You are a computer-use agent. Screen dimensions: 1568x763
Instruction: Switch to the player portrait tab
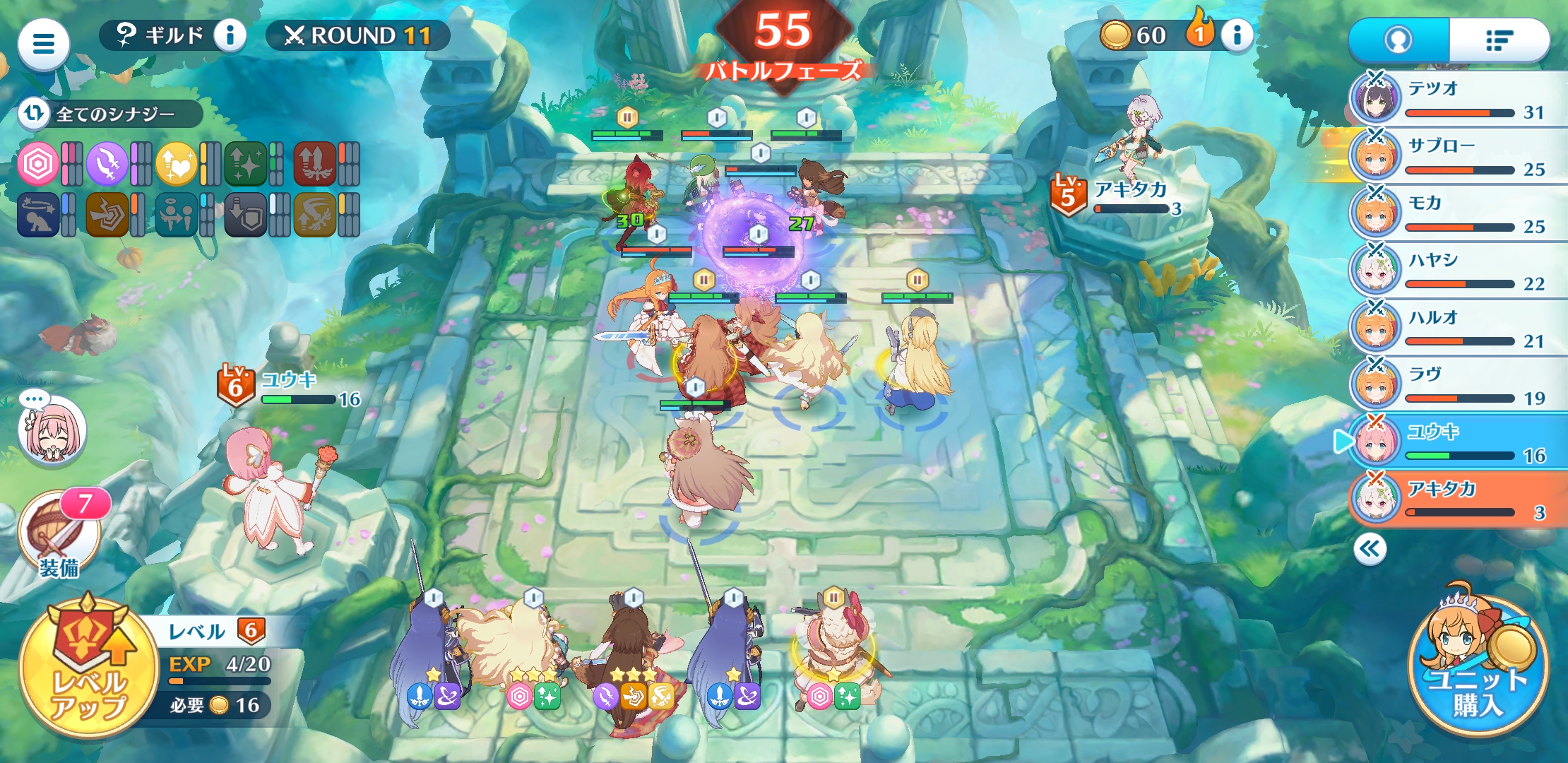point(1398,40)
